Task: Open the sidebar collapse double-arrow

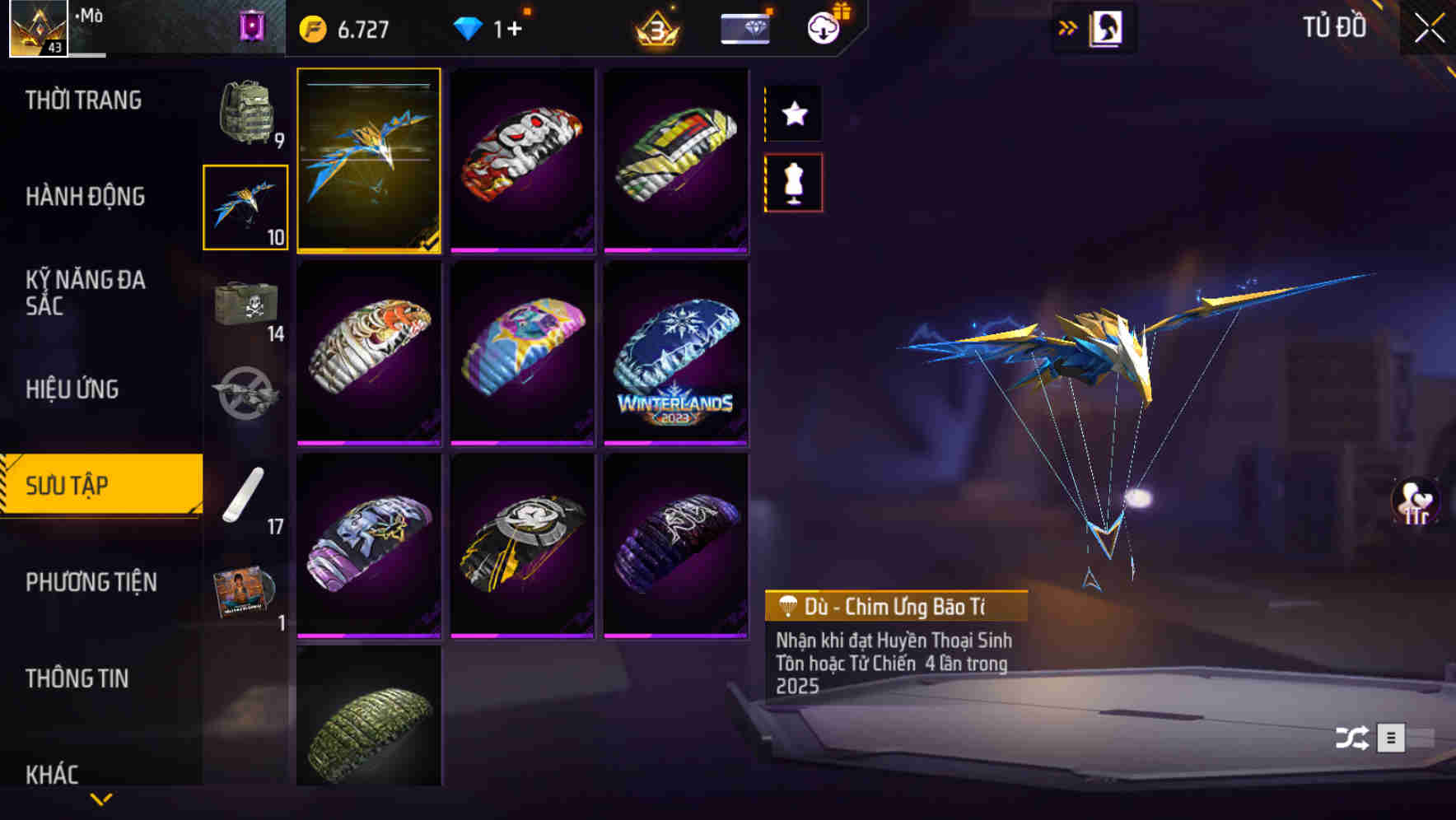Action: click(x=1068, y=26)
